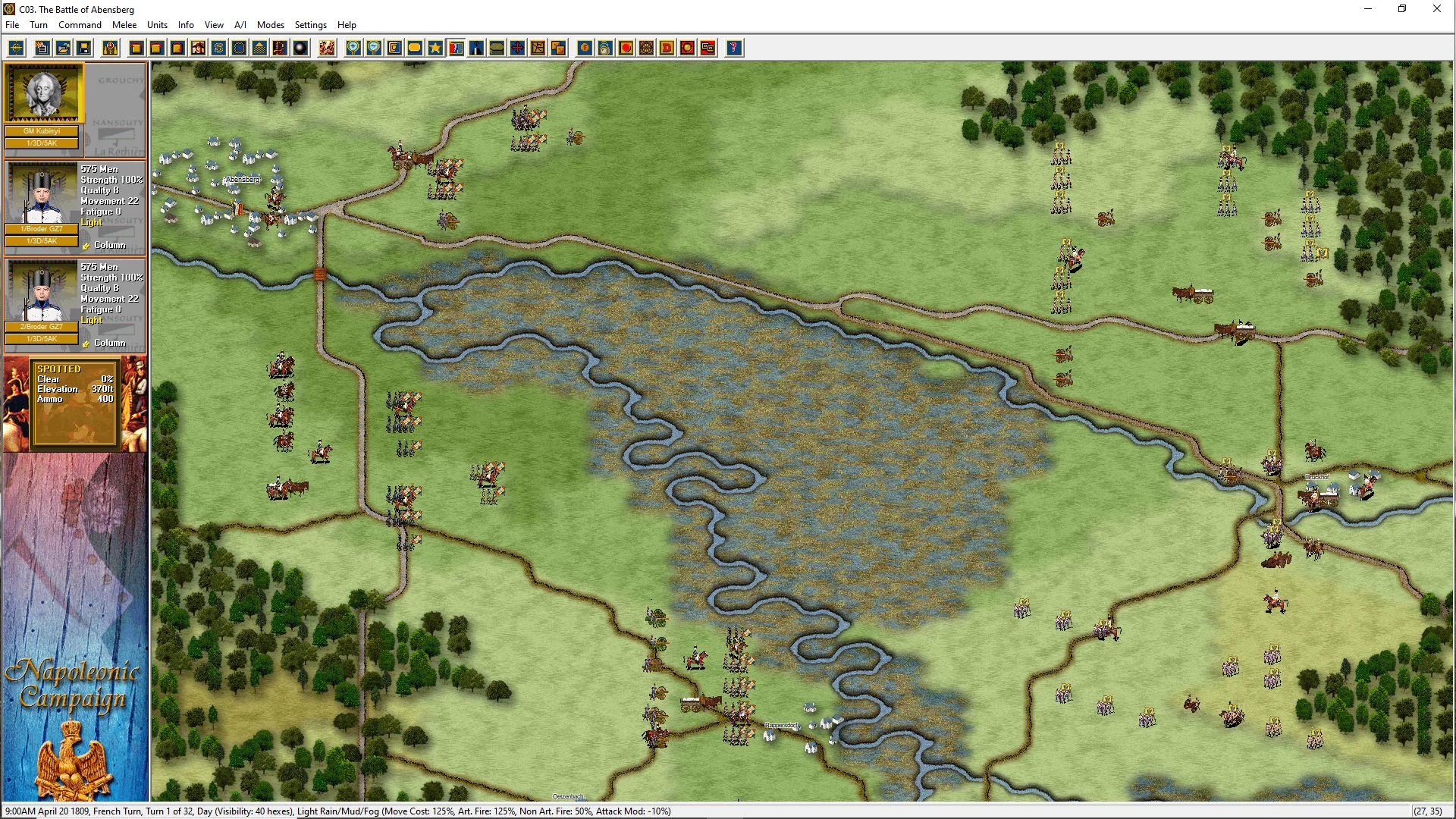This screenshot has height=819, width=1456.
Task: Click the floppy disk save toolbar button
Action: (84, 49)
